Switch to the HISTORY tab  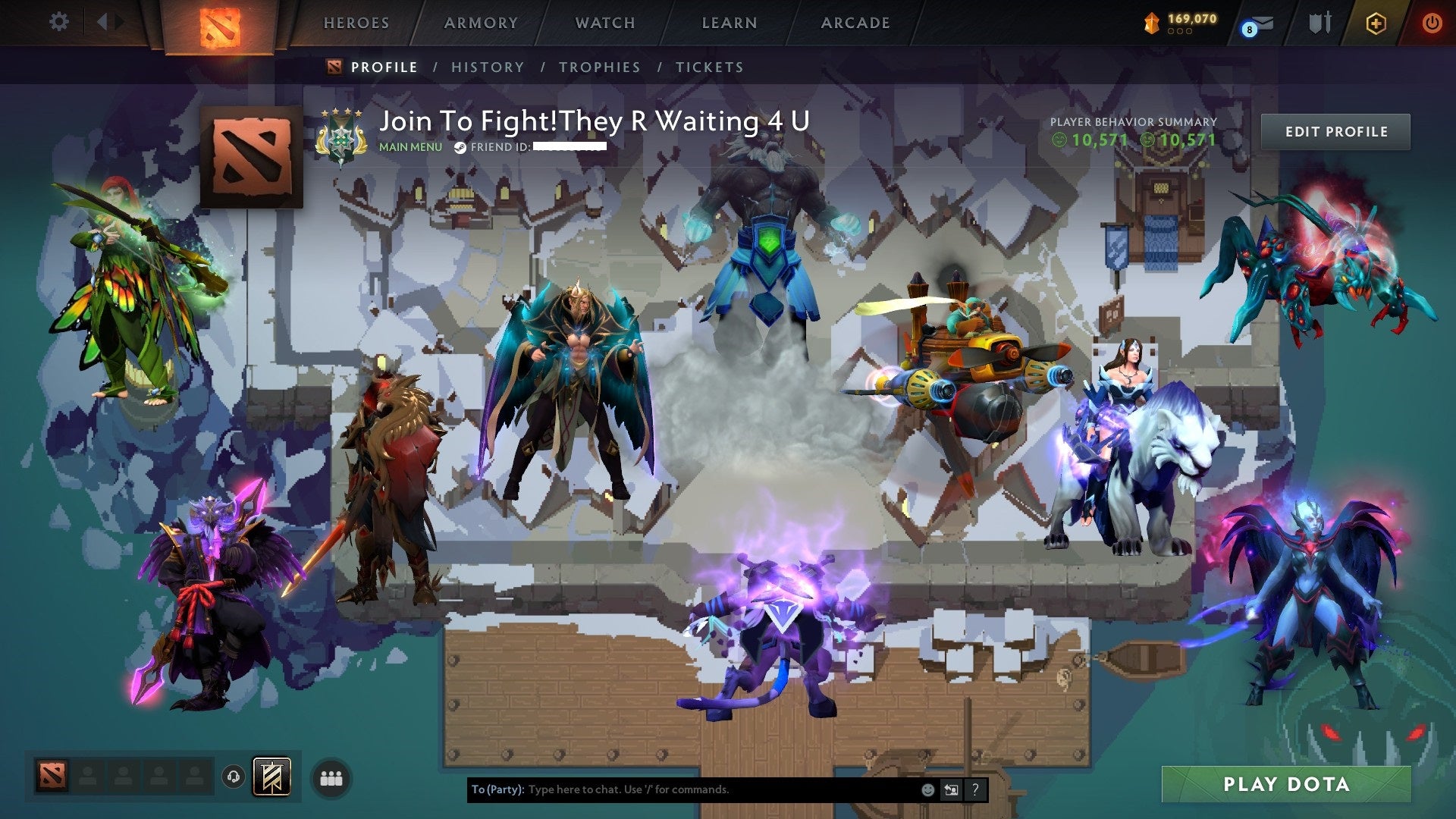pyautogui.click(x=488, y=67)
